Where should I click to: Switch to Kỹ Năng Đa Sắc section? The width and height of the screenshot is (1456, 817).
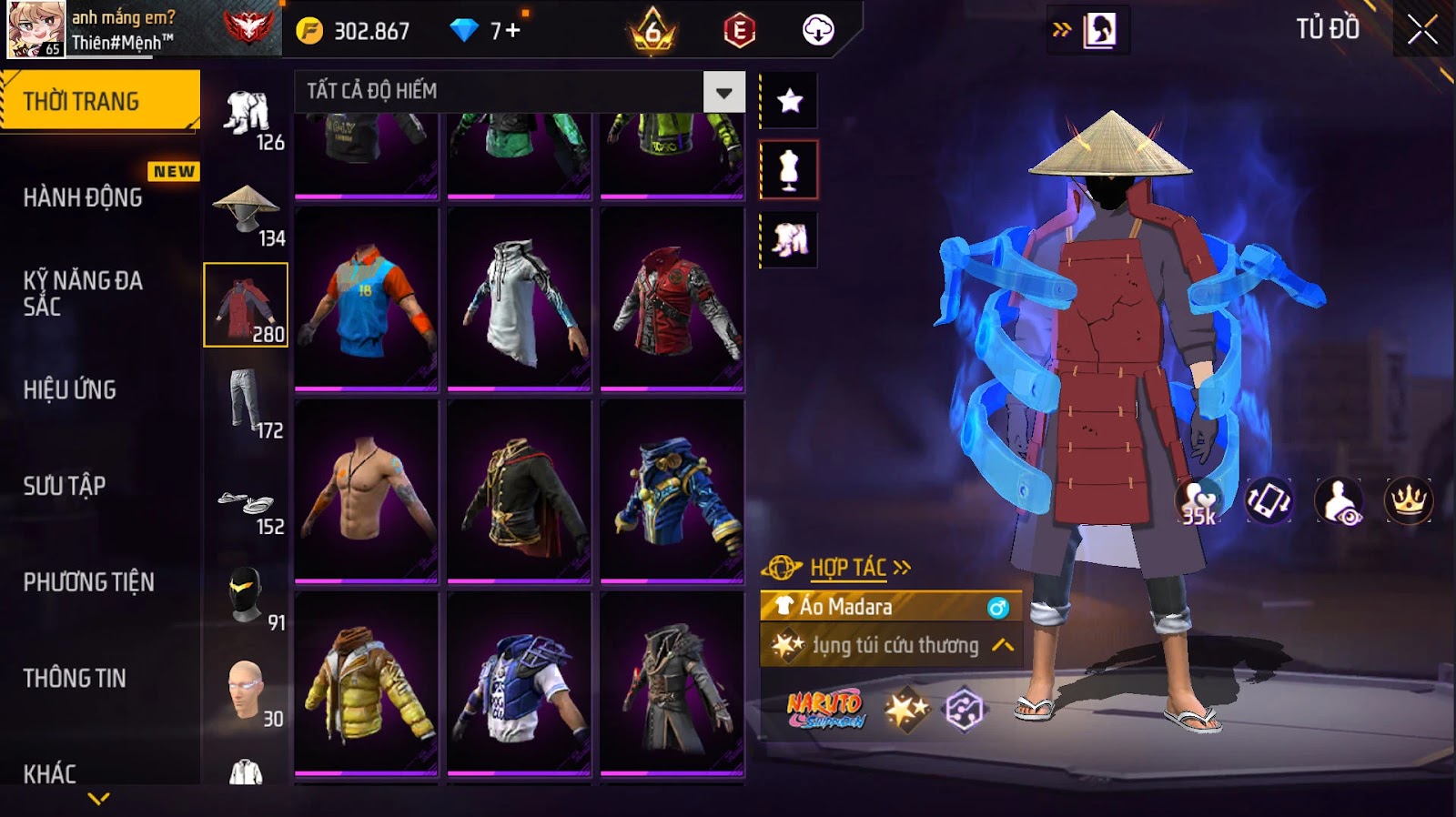click(83, 293)
